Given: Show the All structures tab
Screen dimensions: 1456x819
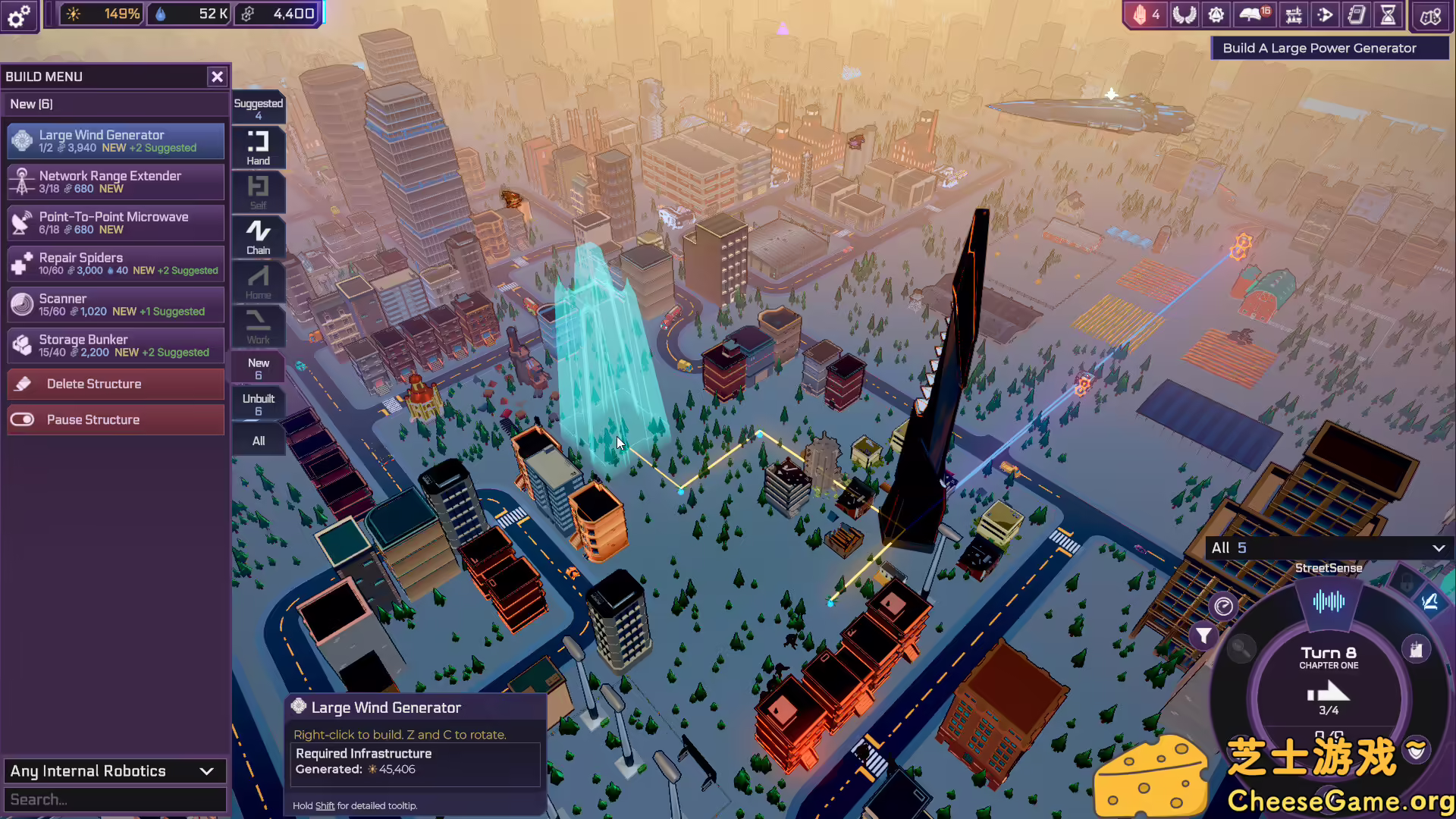Looking at the screenshot, I should 258,441.
